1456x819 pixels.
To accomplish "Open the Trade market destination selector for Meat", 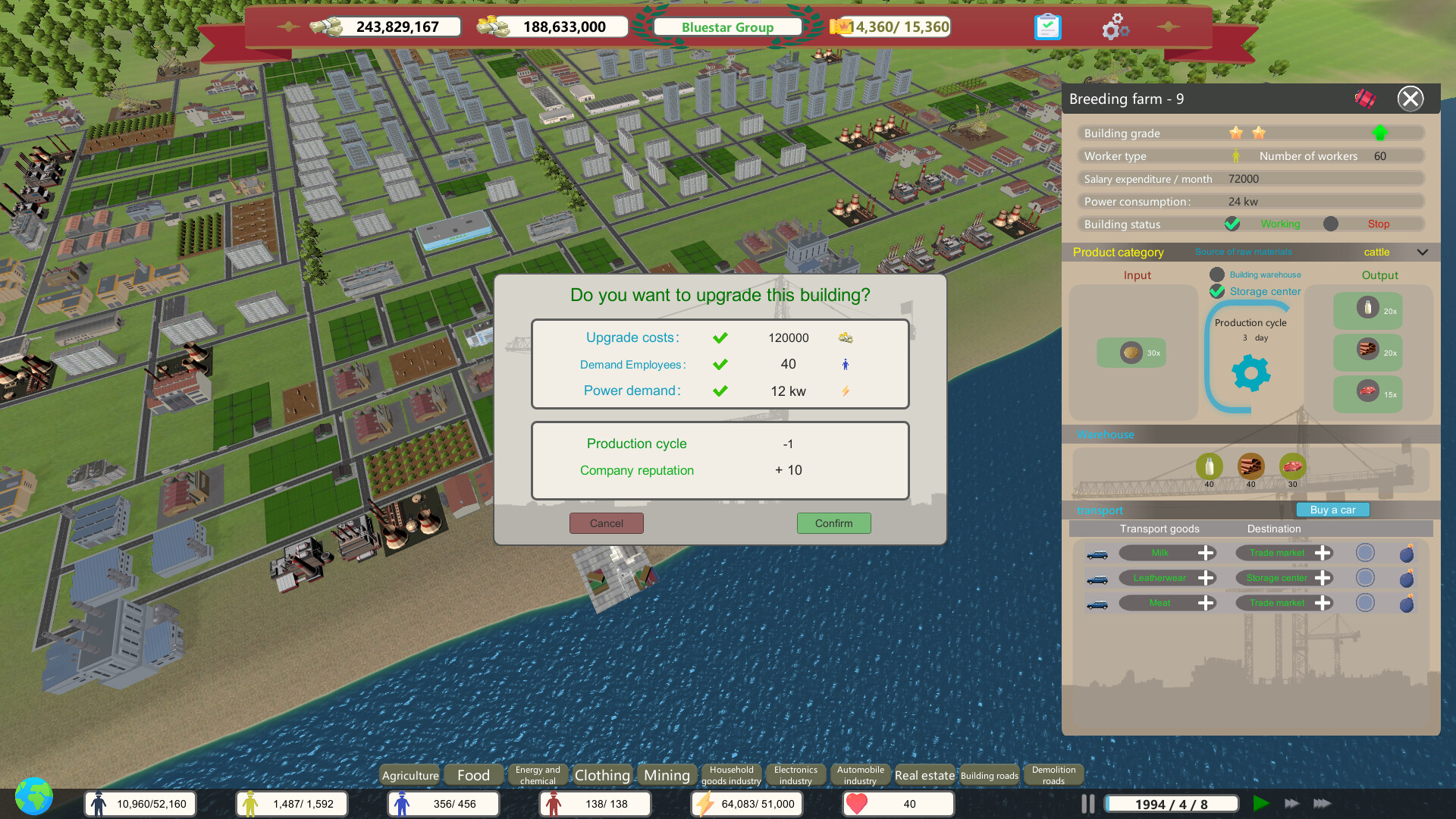I will click(1323, 603).
